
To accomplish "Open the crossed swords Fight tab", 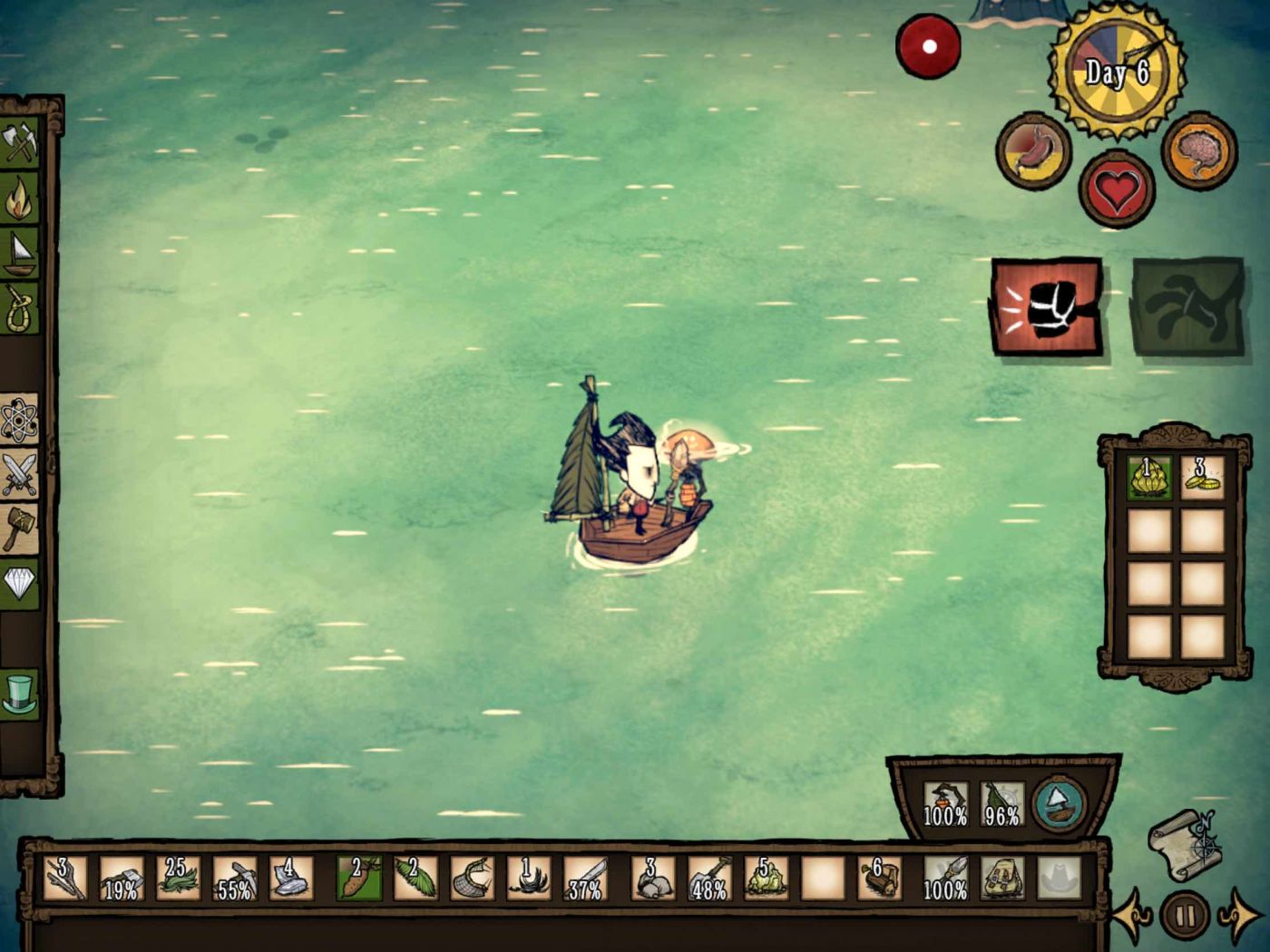I will [20, 473].
